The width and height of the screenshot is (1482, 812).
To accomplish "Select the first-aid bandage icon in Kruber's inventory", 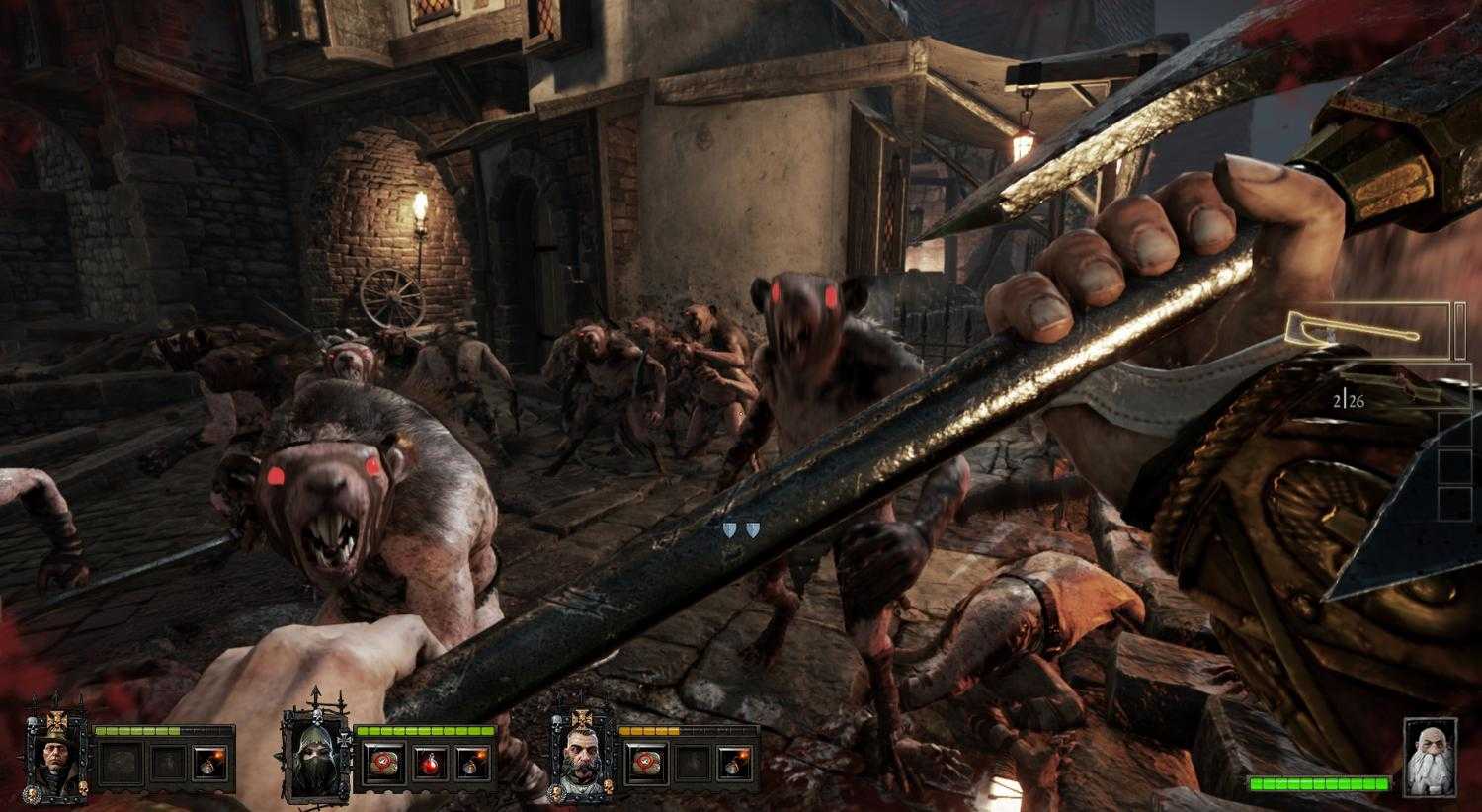I will pyautogui.click(x=648, y=761).
